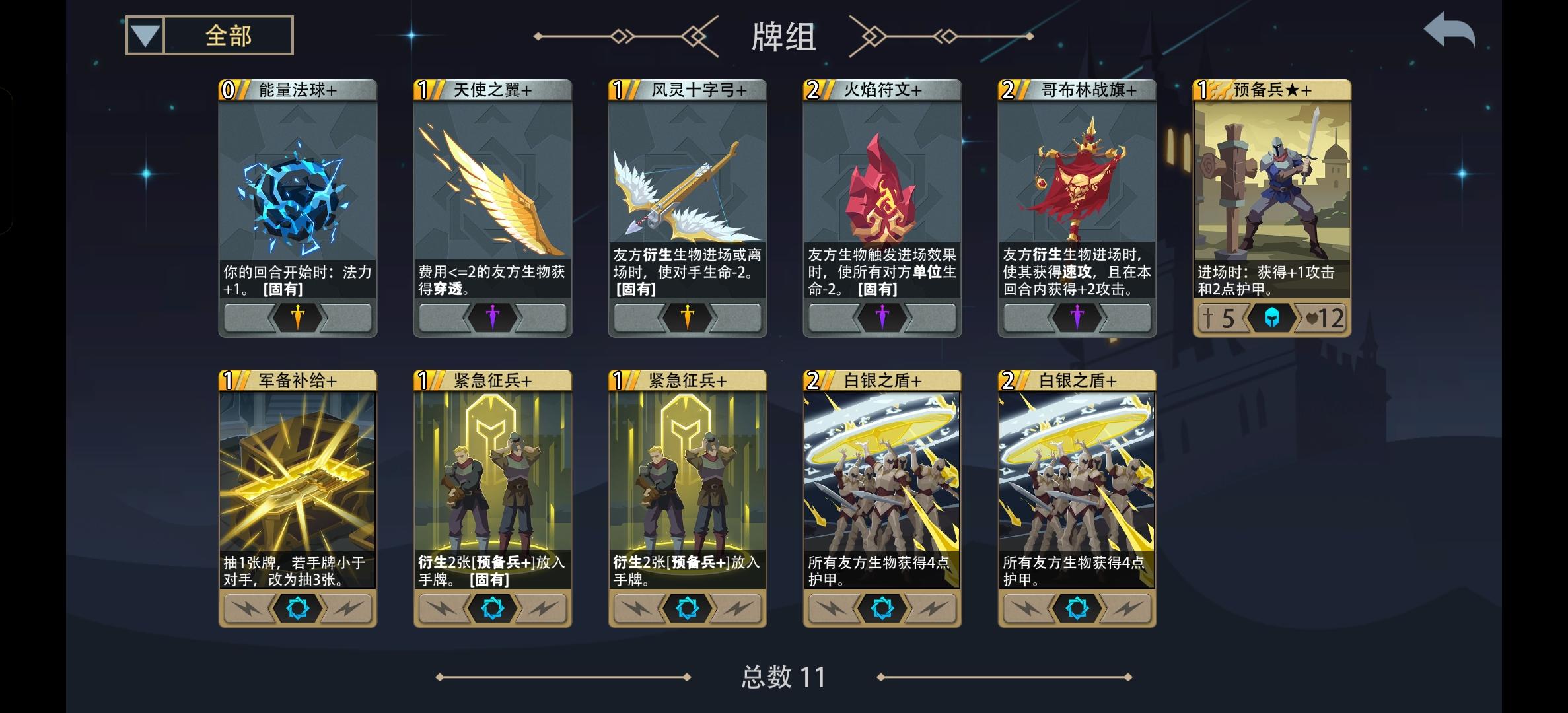Screen dimensions: 1568x713
Task: Click the heart icon showing 12 on 预备兵★+
Action: point(1324,318)
